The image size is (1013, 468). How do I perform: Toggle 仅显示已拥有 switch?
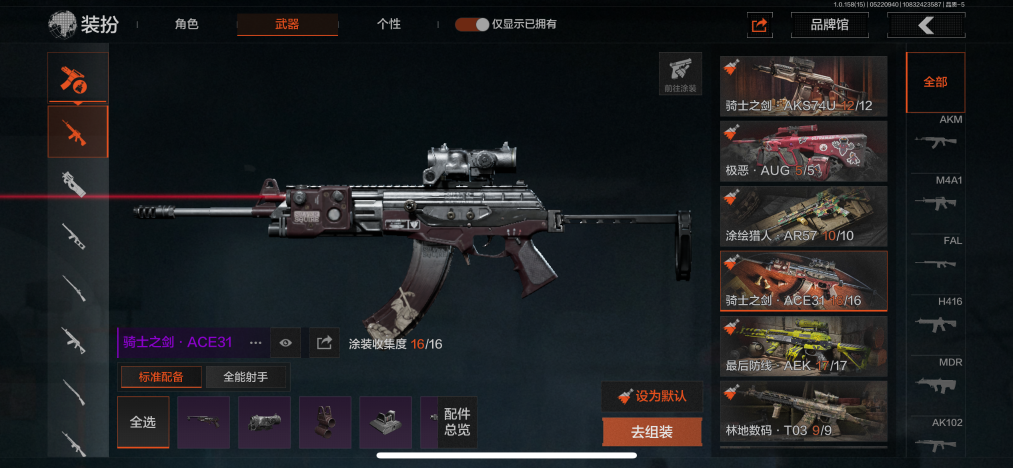coord(472,24)
